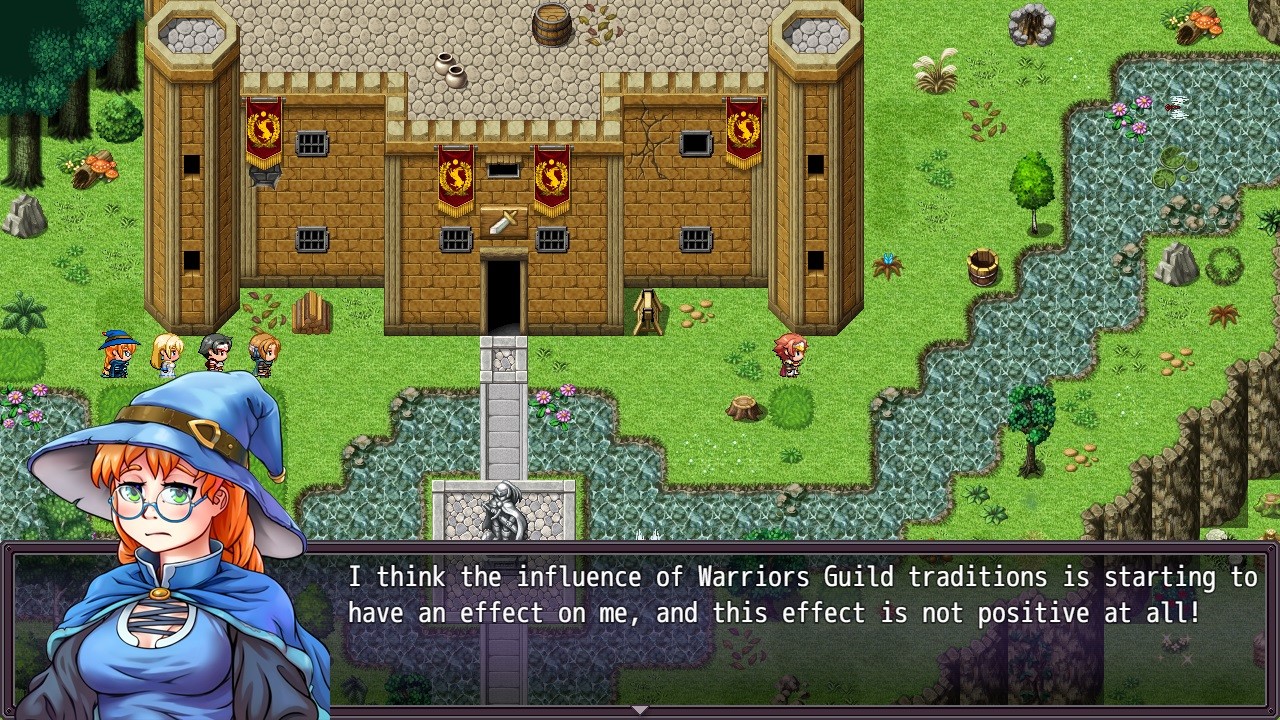The image size is (1280, 720).
Task: Select the wooden ladder leaning on the wall
Action: point(648,310)
